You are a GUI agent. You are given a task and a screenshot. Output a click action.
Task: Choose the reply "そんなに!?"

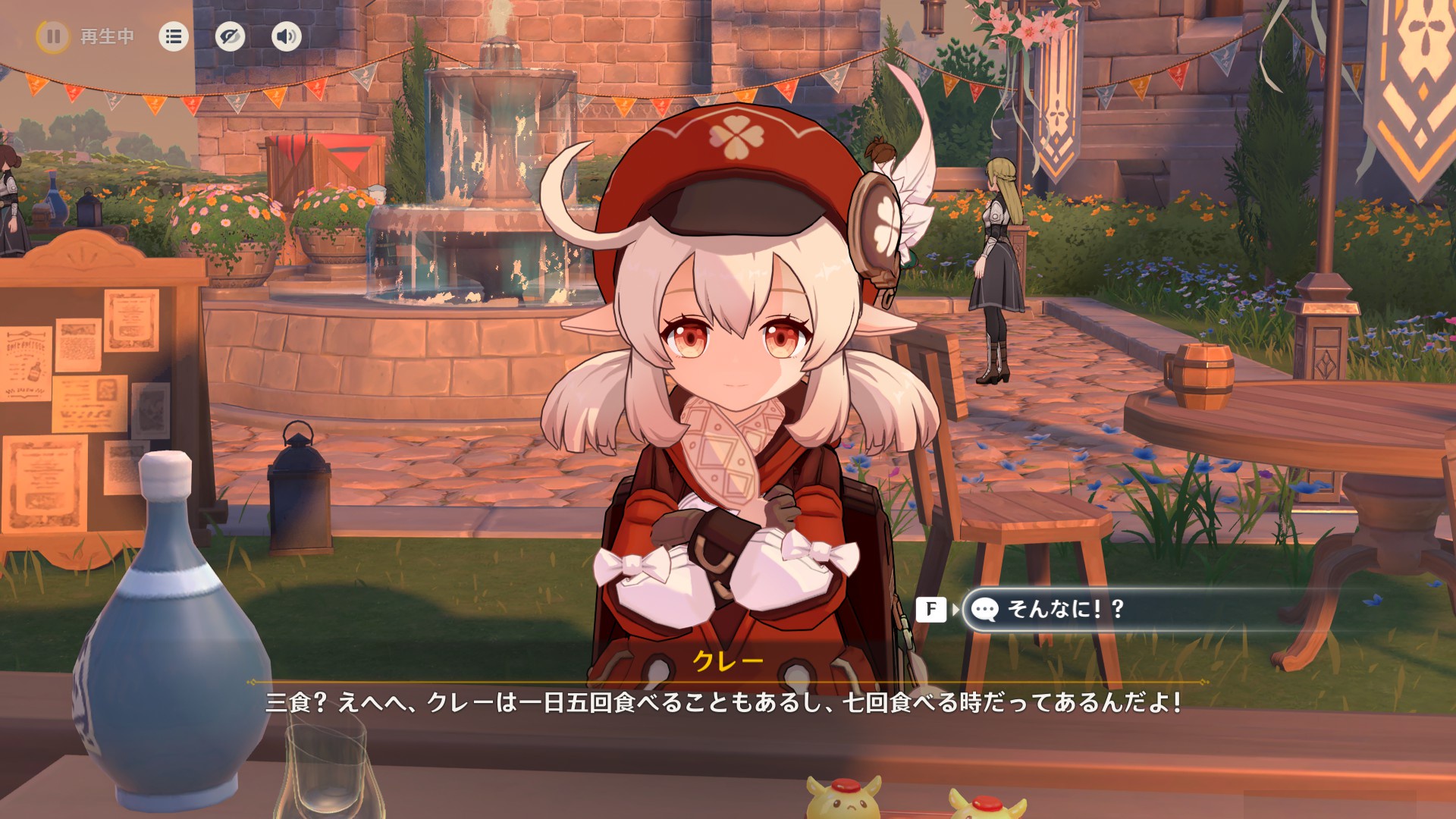point(1065,609)
